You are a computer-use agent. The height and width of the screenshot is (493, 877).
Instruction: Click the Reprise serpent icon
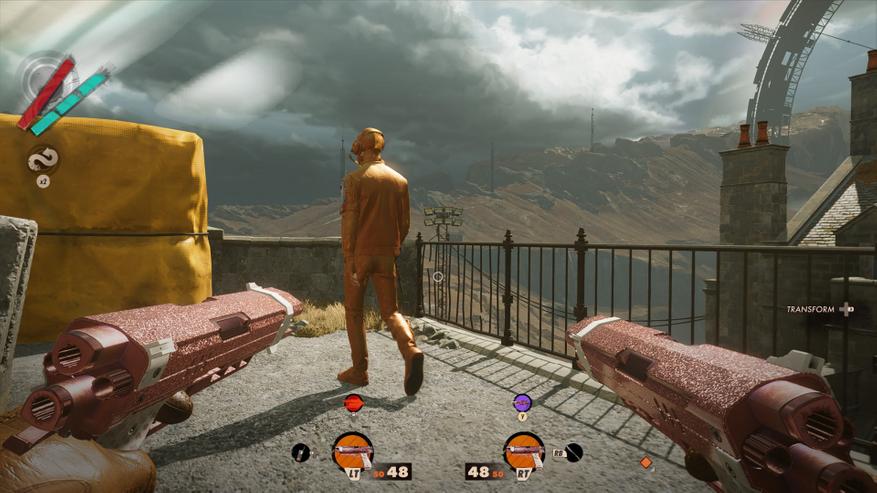click(43, 158)
